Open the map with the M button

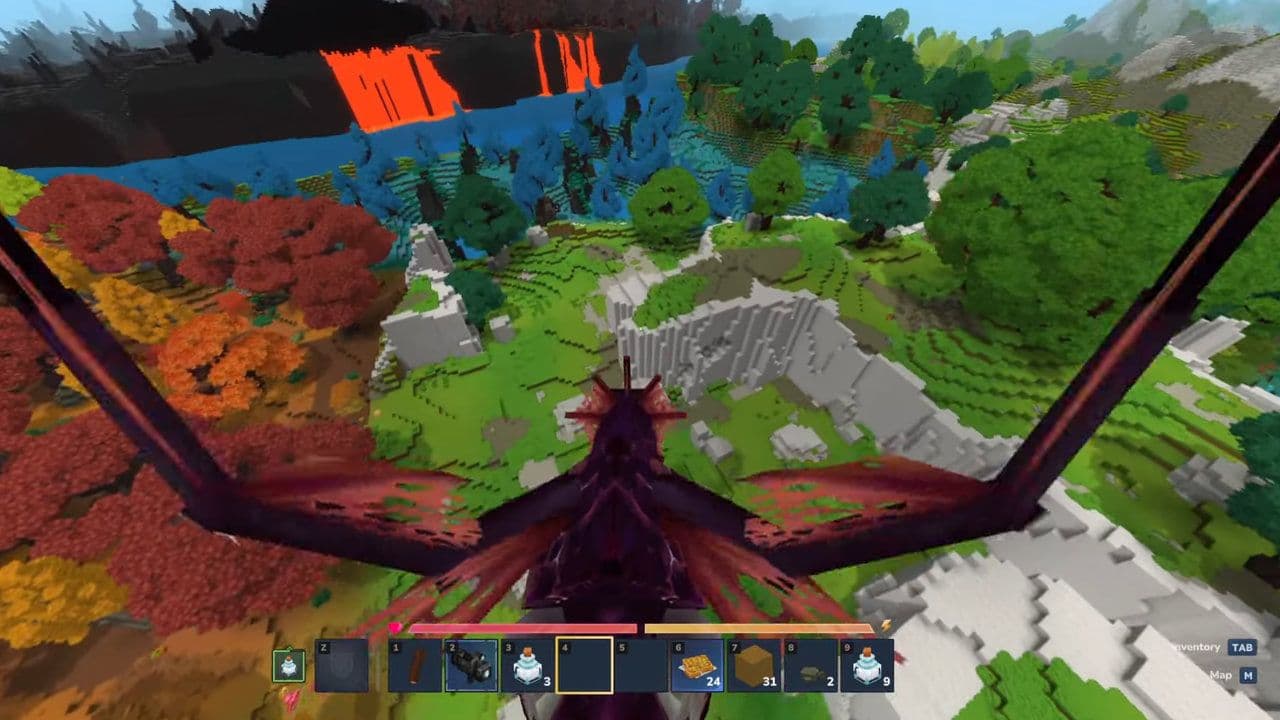click(x=1247, y=677)
